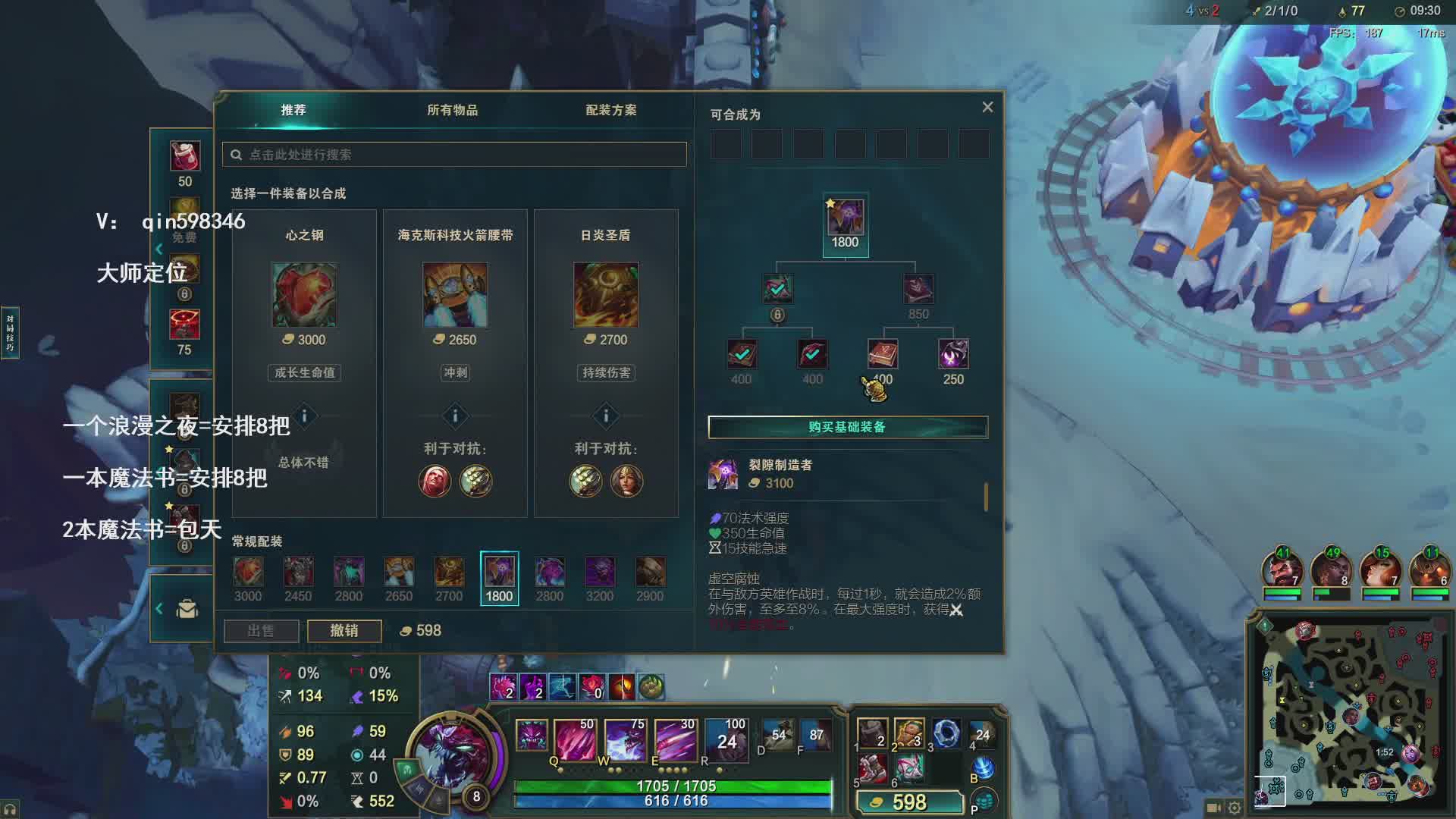Select the 推荐 tab
The width and height of the screenshot is (1456, 819).
pos(293,110)
